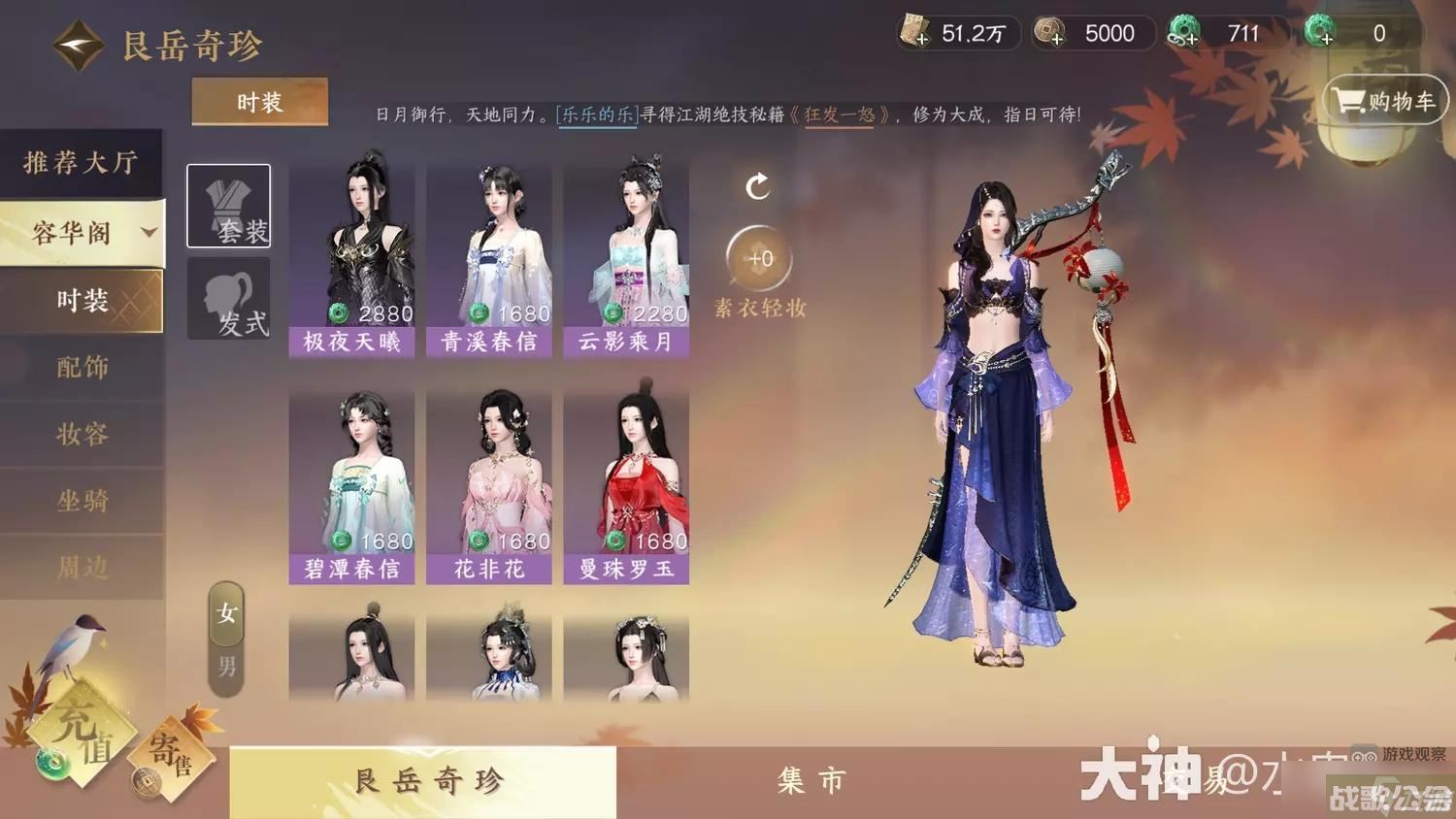Screen dimensions: 1456x819
Task: Select the 发式 hairstyle filter icon
Action: tap(228, 301)
